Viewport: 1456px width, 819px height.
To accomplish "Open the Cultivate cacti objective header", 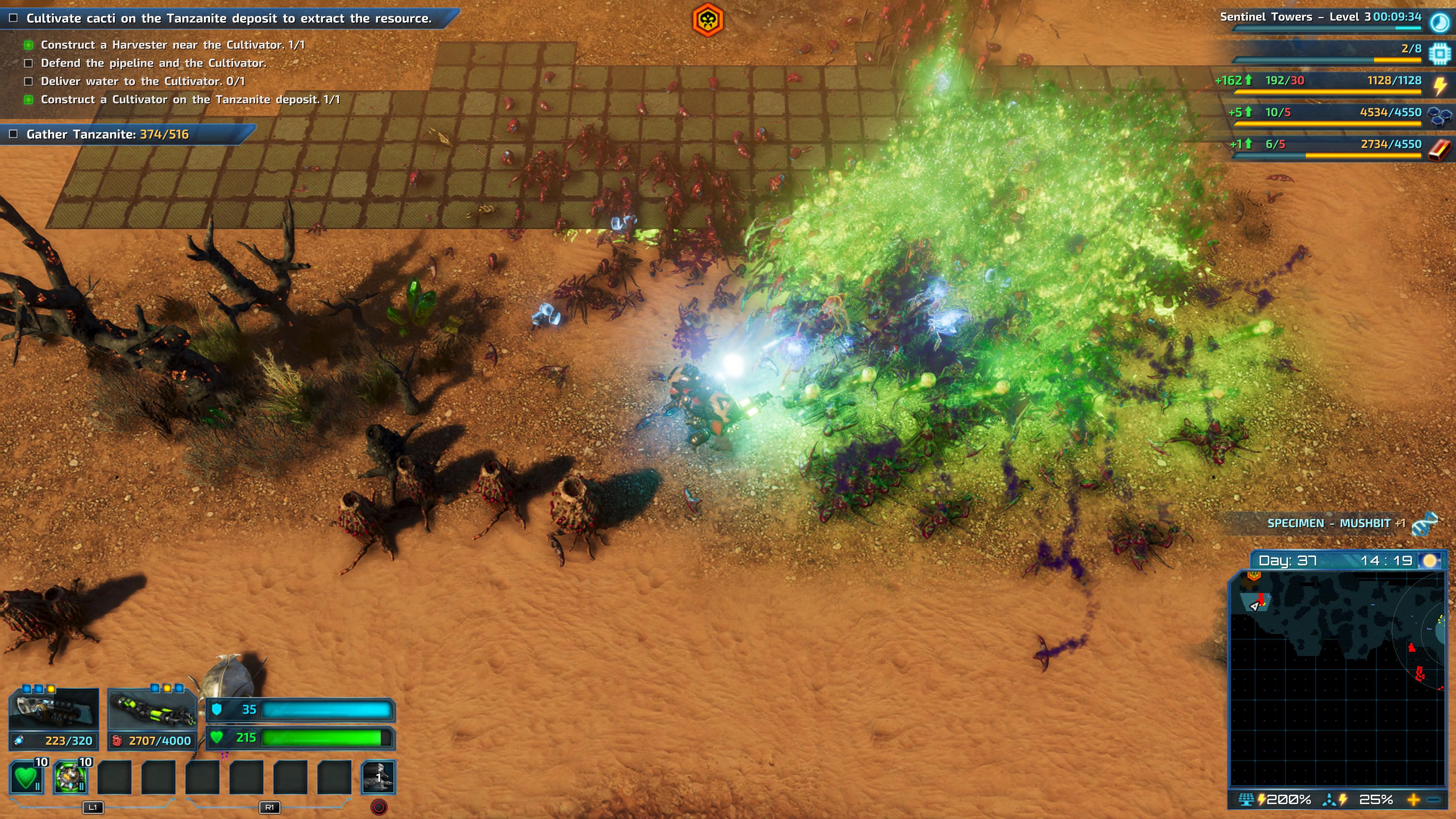I will tap(228, 18).
